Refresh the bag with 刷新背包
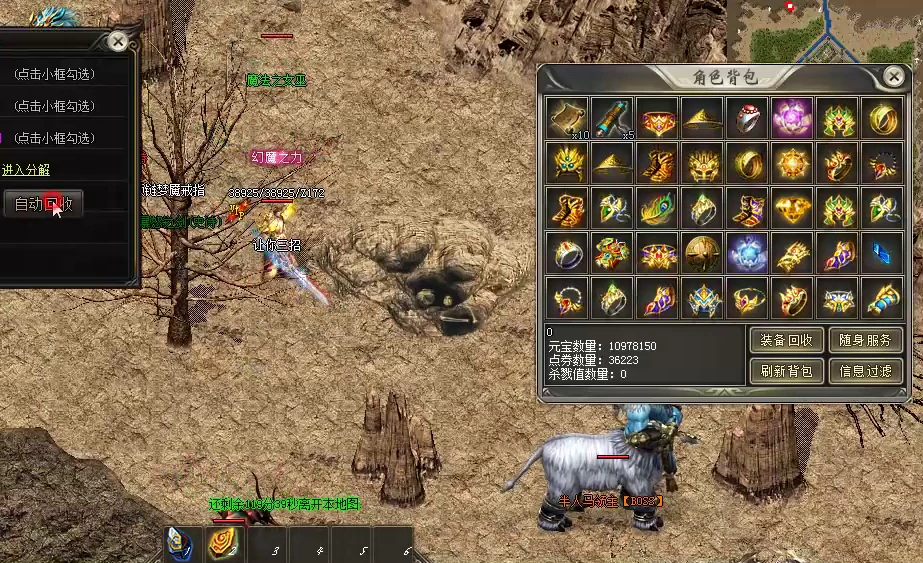 [x=787, y=371]
